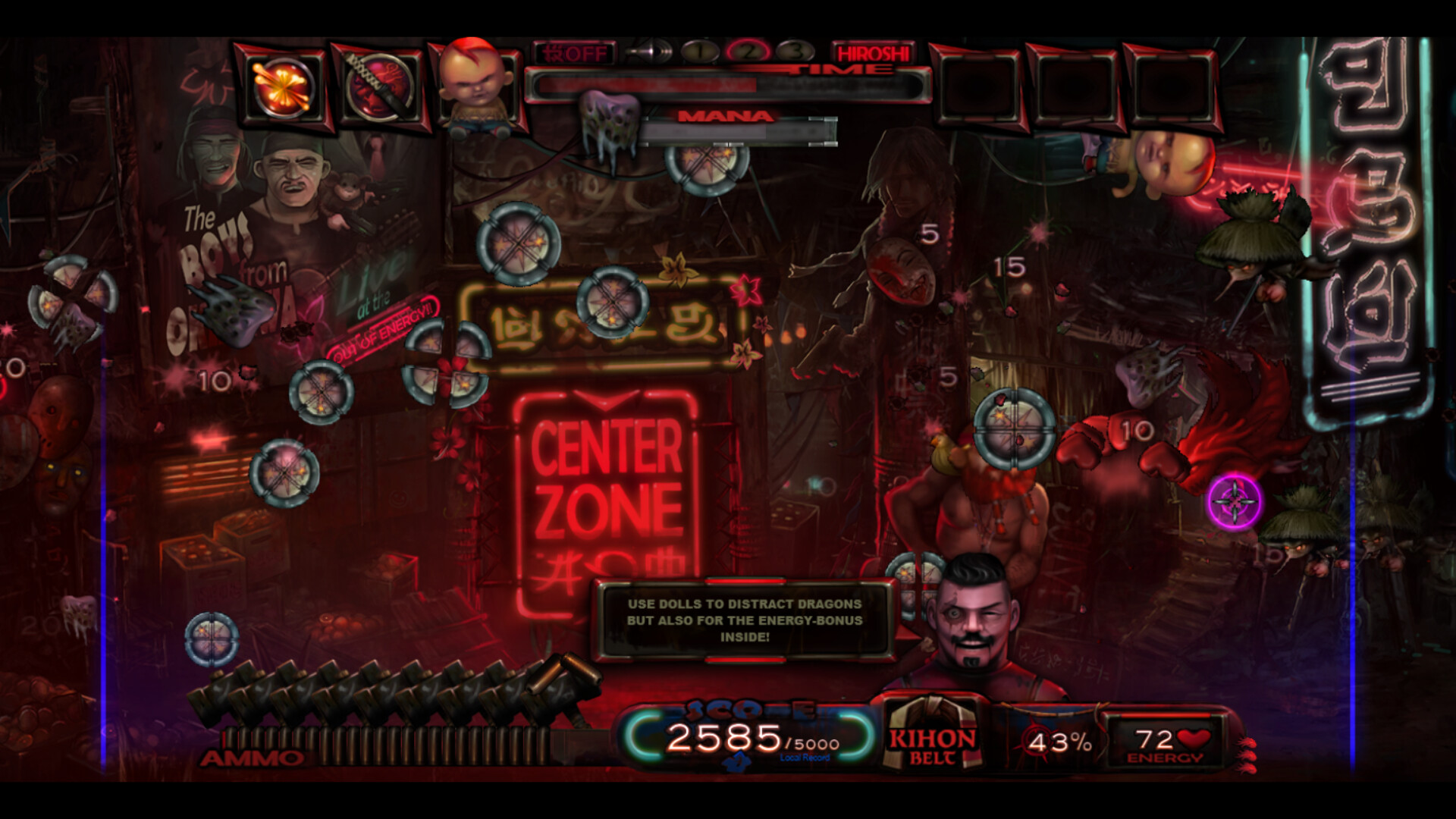
Task: Select the katana weapon icon
Action: tap(379, 85)
